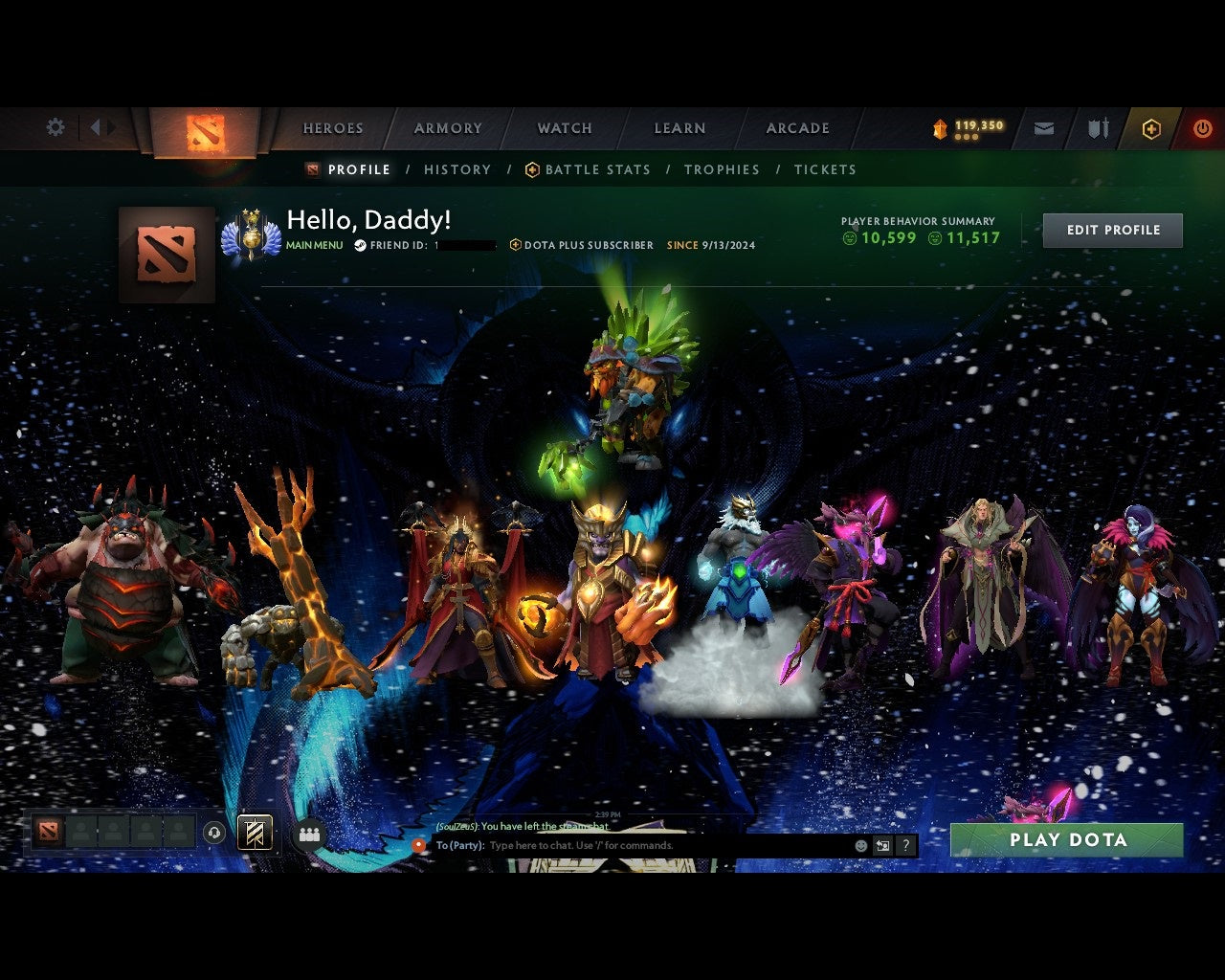The image size is (1225, 980).
Task: Click the shard balance counter 119,350
Action: pyautogui.click(x=967, y=125)
